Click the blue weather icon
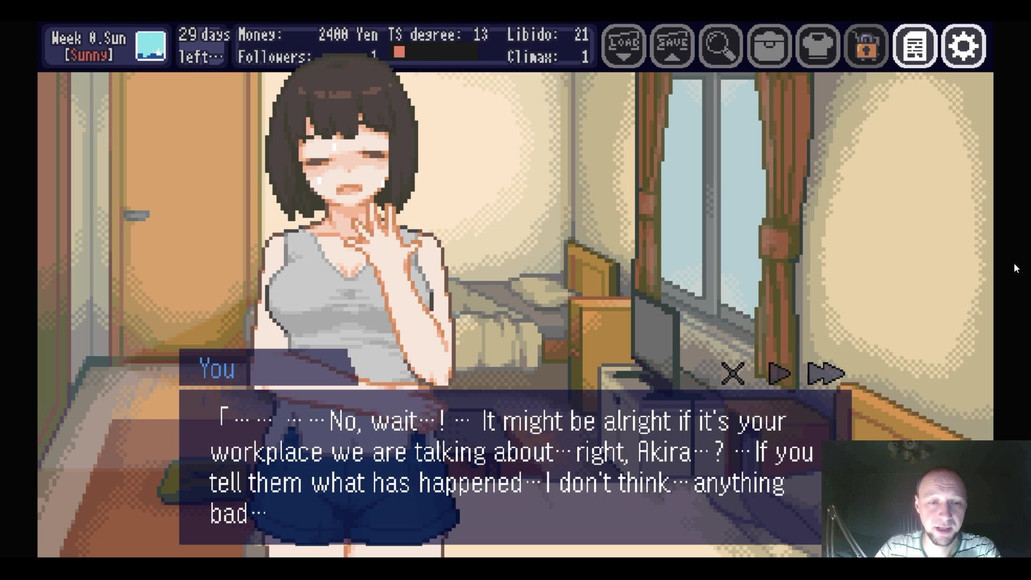Screen dimensions: 1031x580 tap(151, 46)
